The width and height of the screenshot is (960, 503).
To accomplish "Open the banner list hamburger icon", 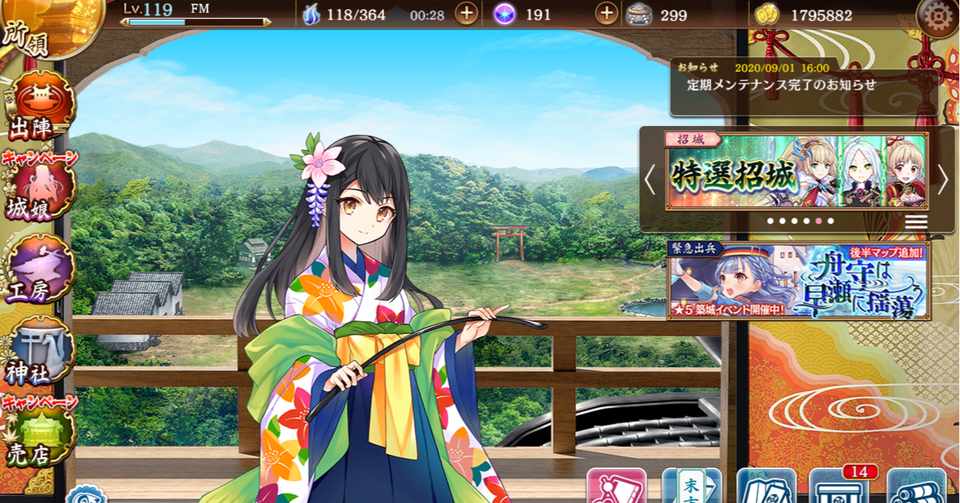I will (916, 221).
